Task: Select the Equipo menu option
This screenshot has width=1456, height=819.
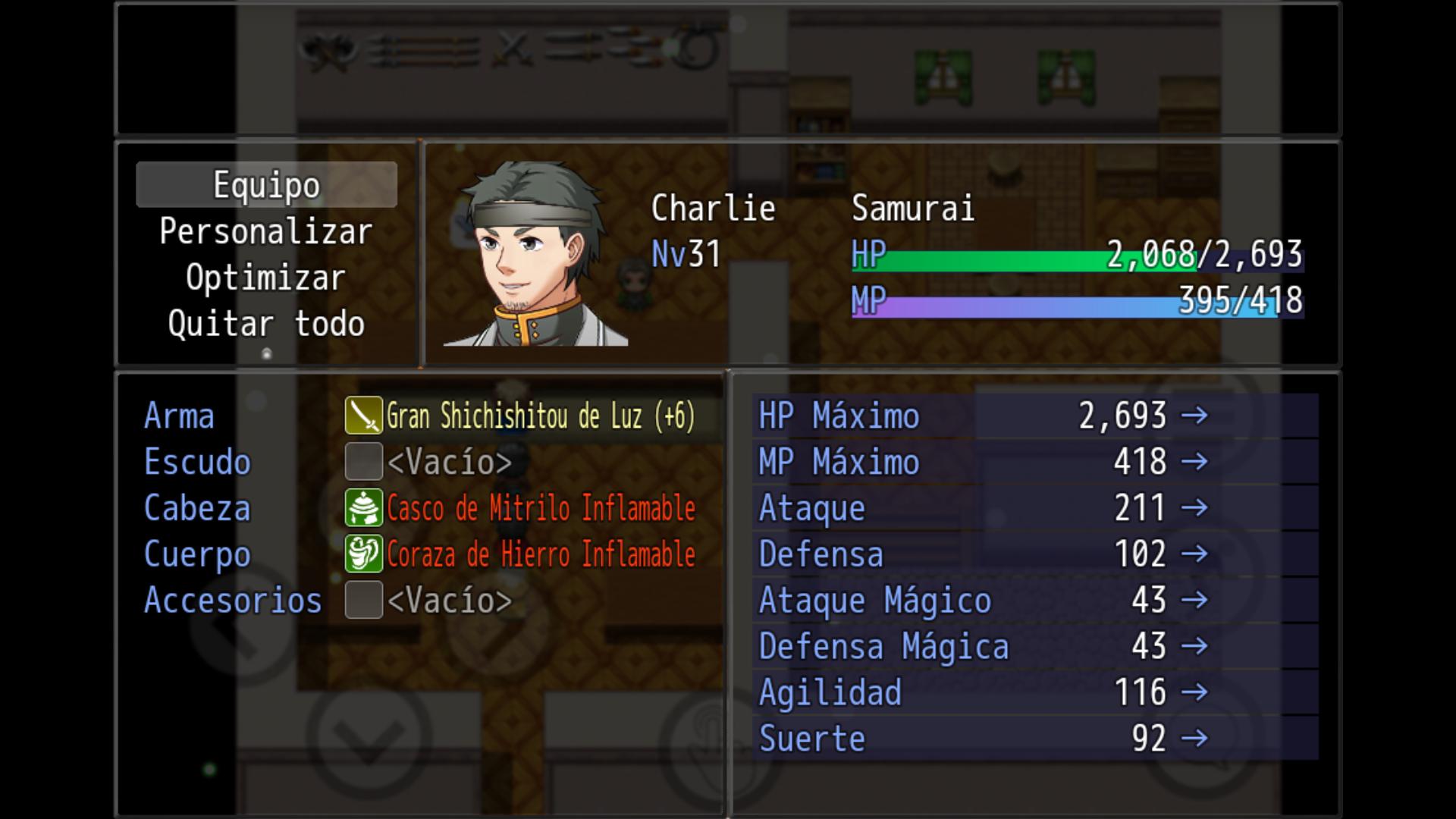Action: (x=266, y=184)
